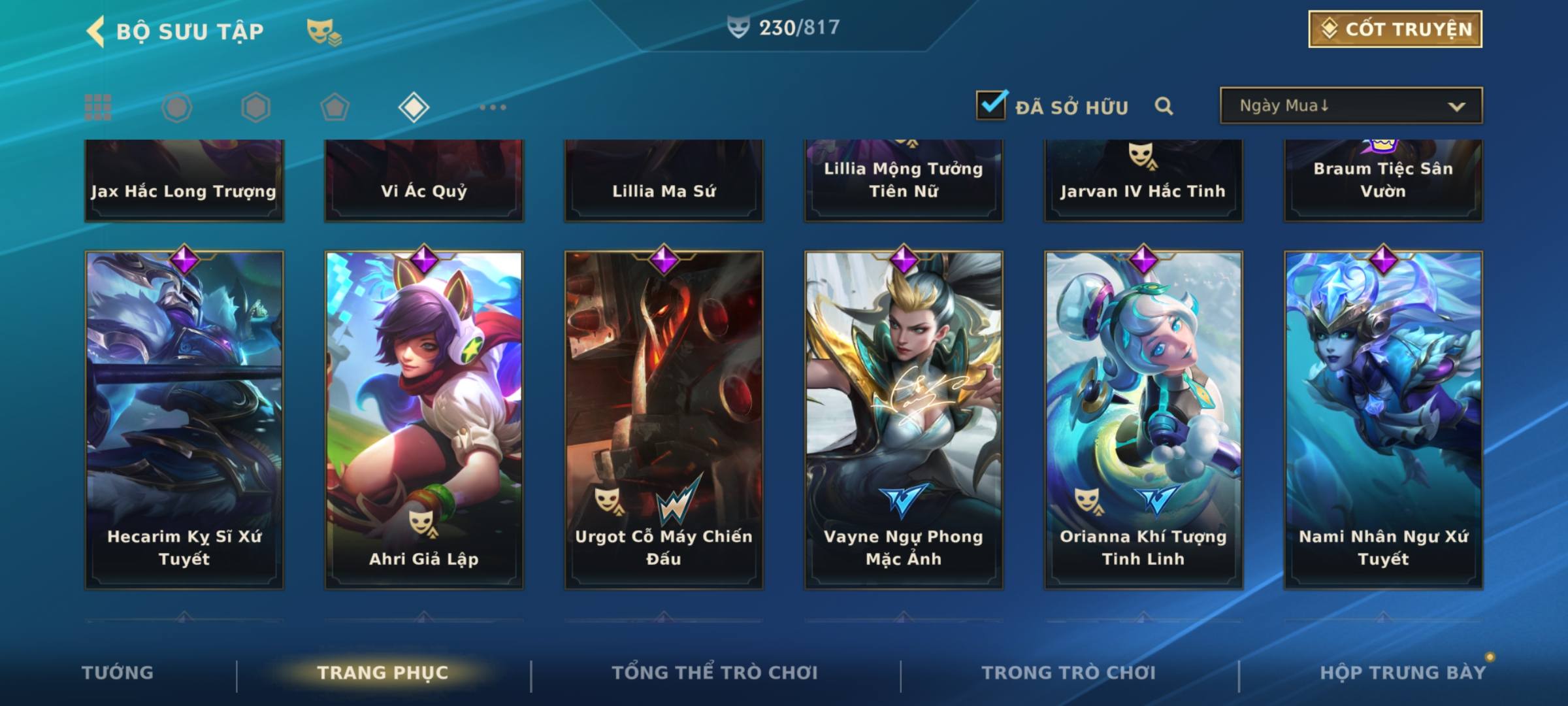The height and width of the screenshot is (706, 1568).
Task: Go to the Hộp Trưng Bày tab
Action: tap(1403, 673)
